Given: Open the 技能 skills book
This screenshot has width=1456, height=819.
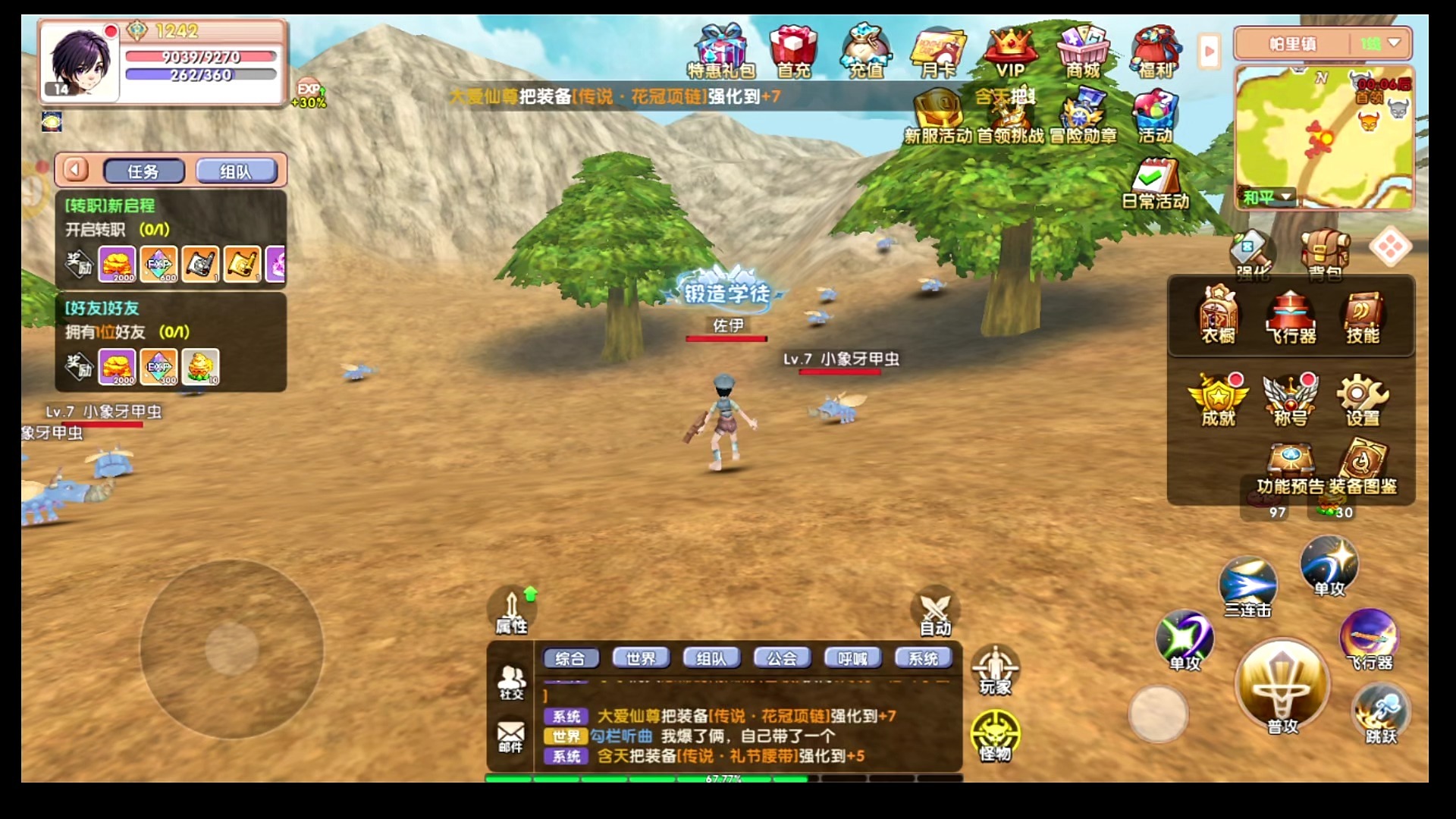Looking at the screenshot, I should [x=1362, y=317].
